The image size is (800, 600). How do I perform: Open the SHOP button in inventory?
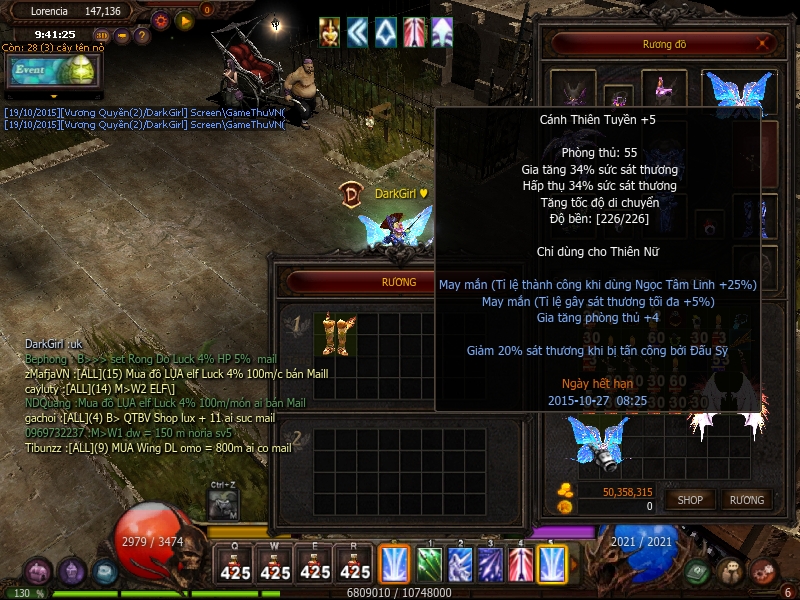tap(690, 499)
